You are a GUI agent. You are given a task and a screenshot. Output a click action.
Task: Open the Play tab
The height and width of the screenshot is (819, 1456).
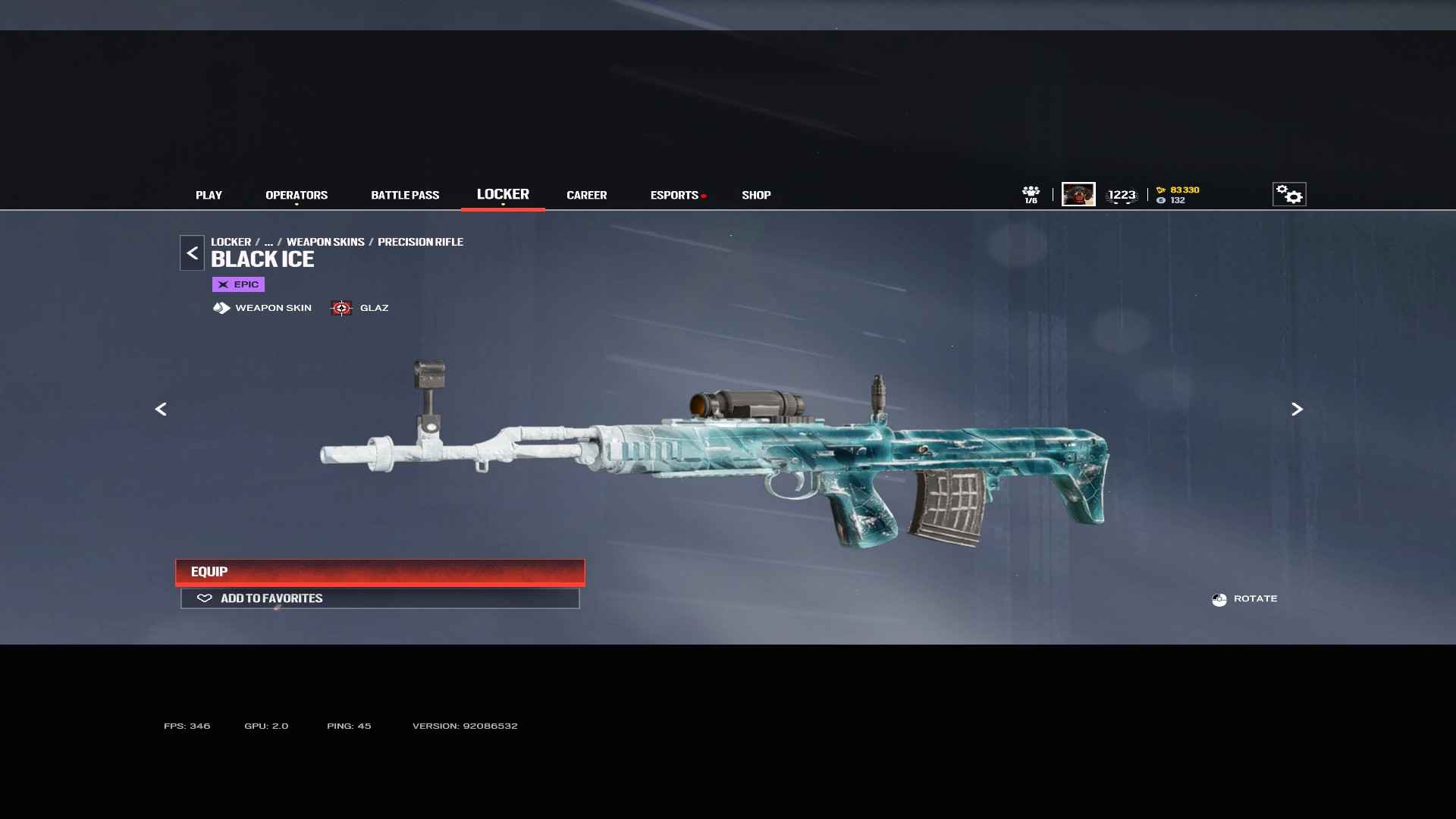coord(209,195)
